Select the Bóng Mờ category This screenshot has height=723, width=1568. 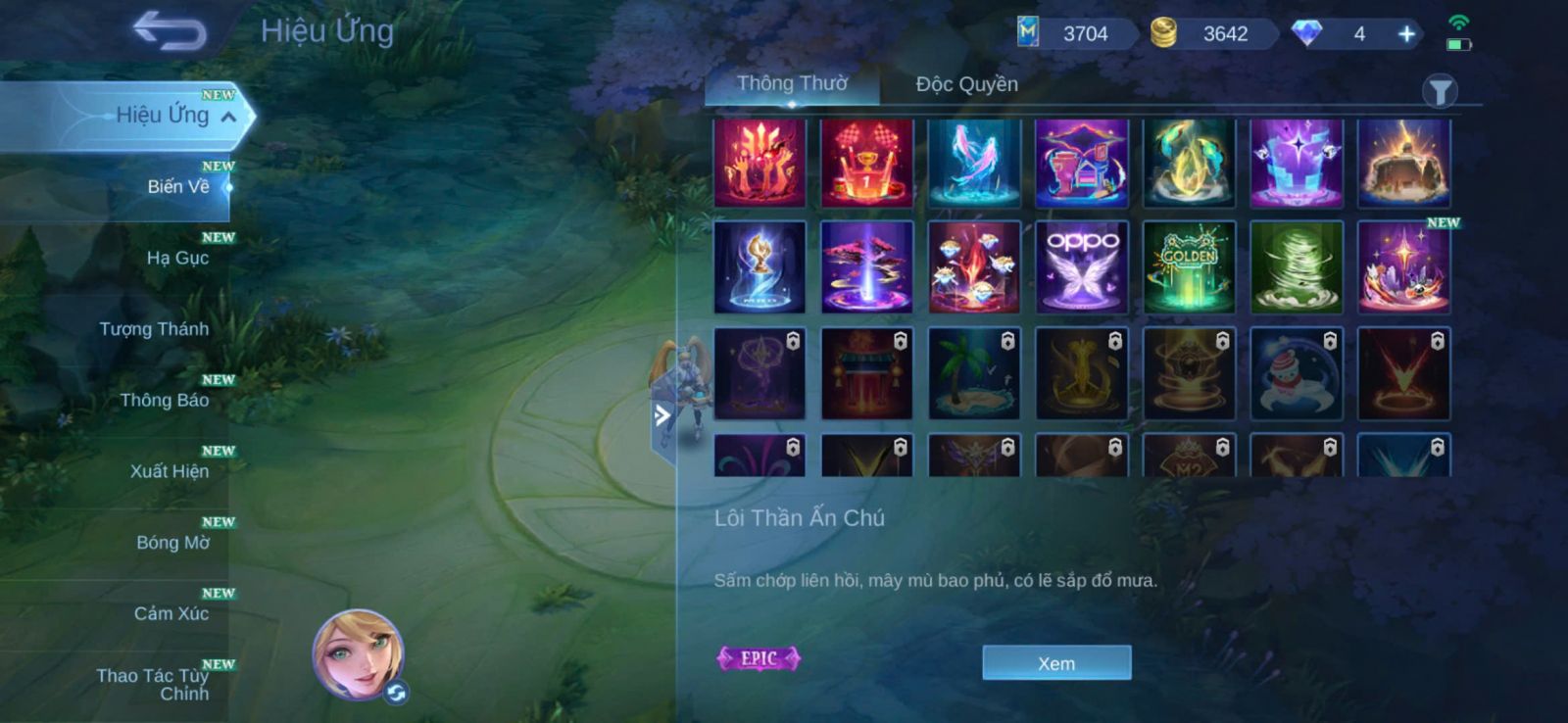tap(172, 543)
